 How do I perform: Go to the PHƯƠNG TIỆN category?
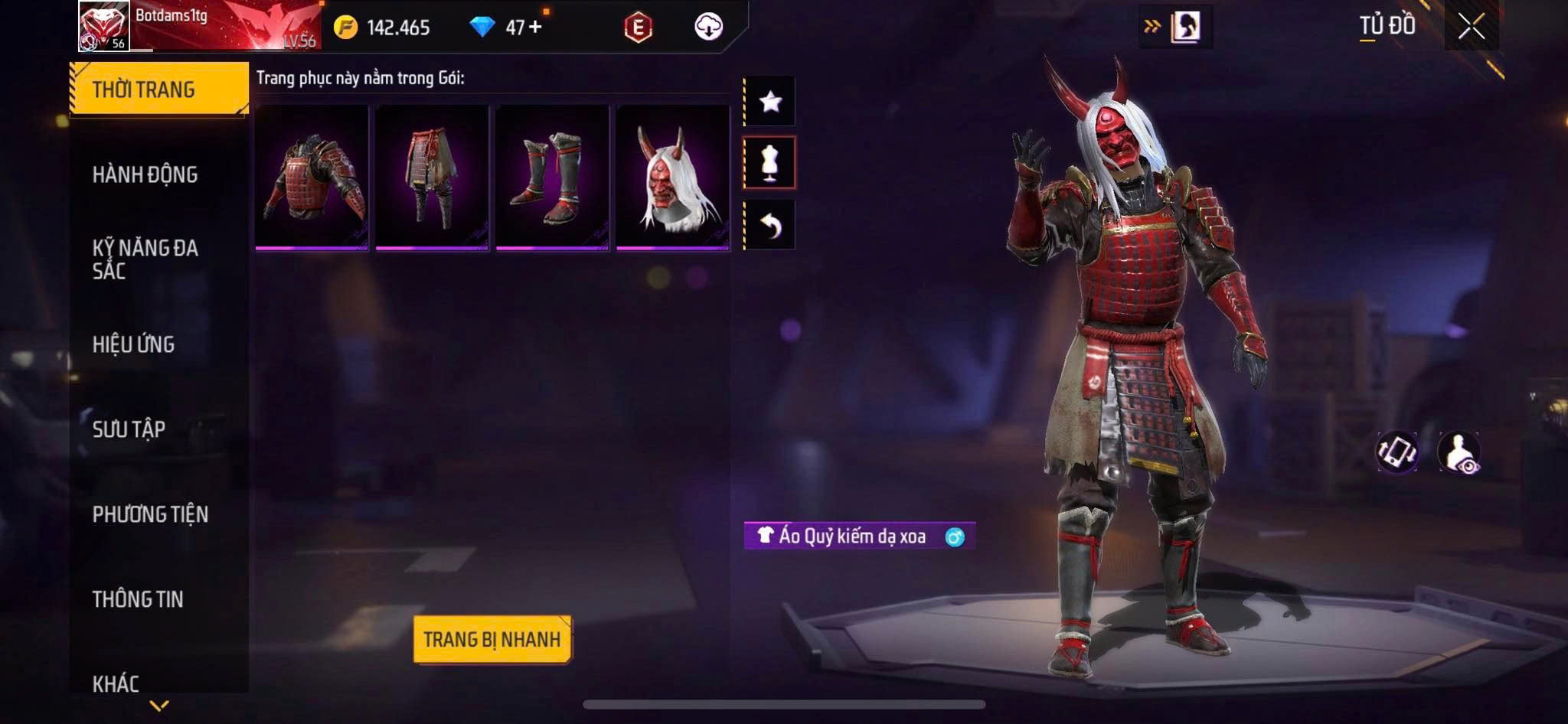coord(151,514)
